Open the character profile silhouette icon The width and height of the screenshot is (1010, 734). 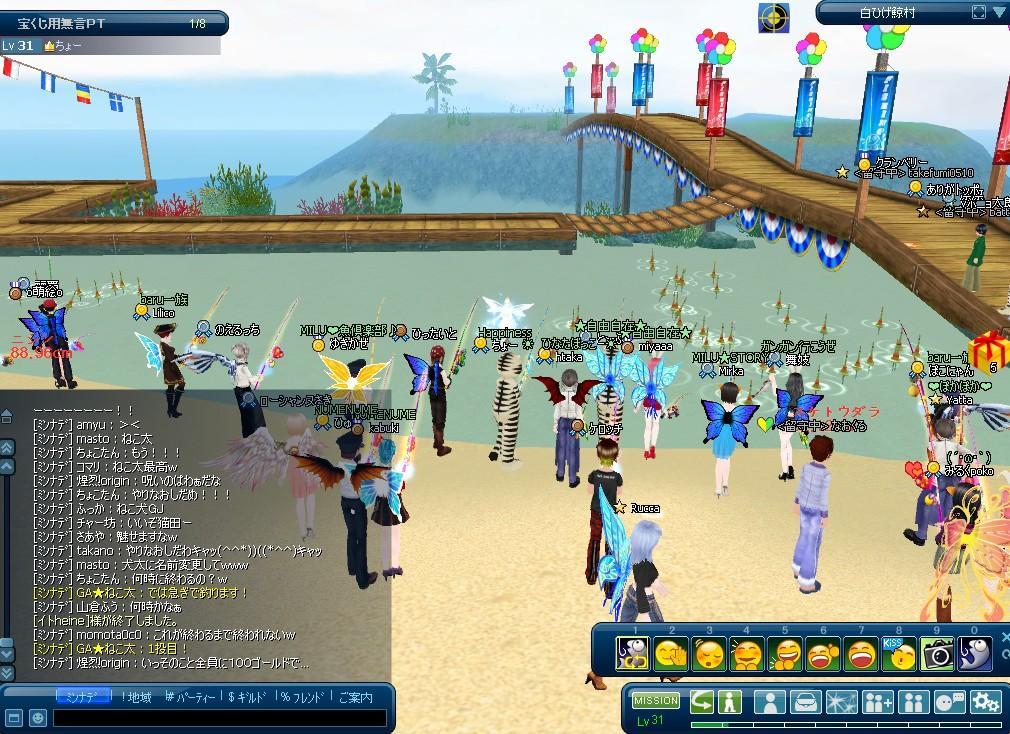click(x=769, y=701)
